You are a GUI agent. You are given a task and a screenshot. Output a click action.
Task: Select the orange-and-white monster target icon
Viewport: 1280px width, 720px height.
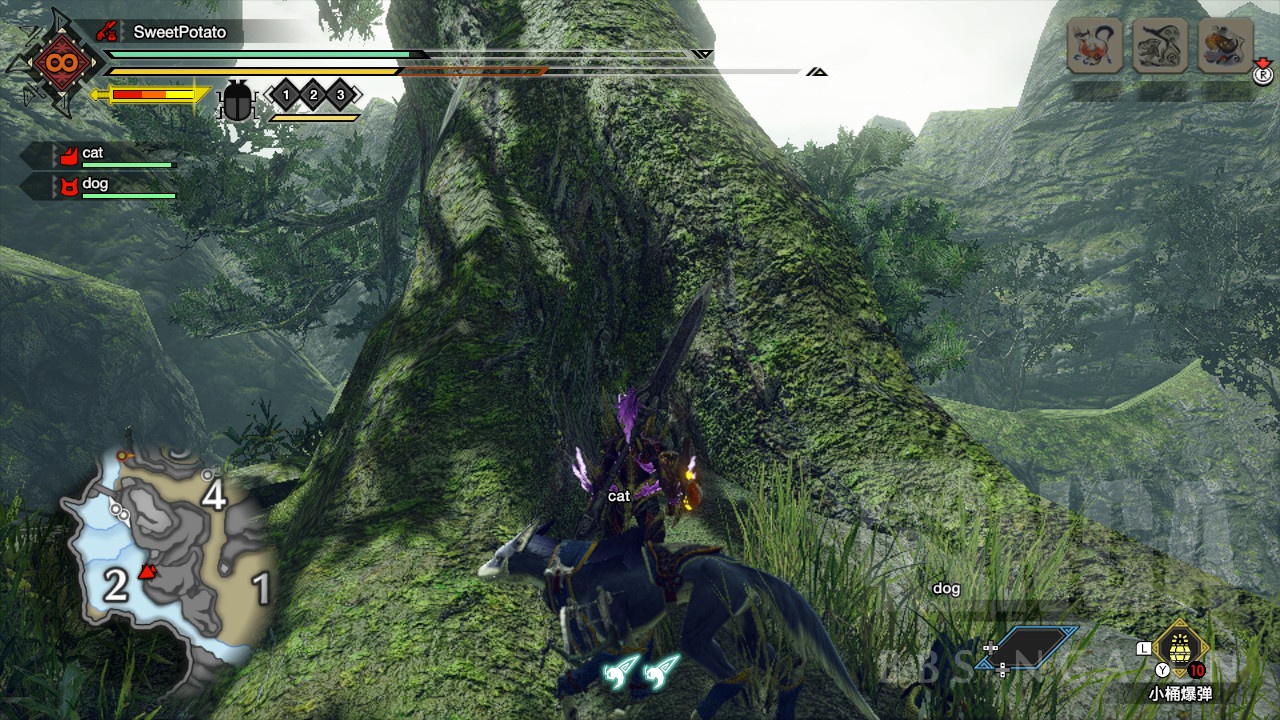tap(1094, 46)
